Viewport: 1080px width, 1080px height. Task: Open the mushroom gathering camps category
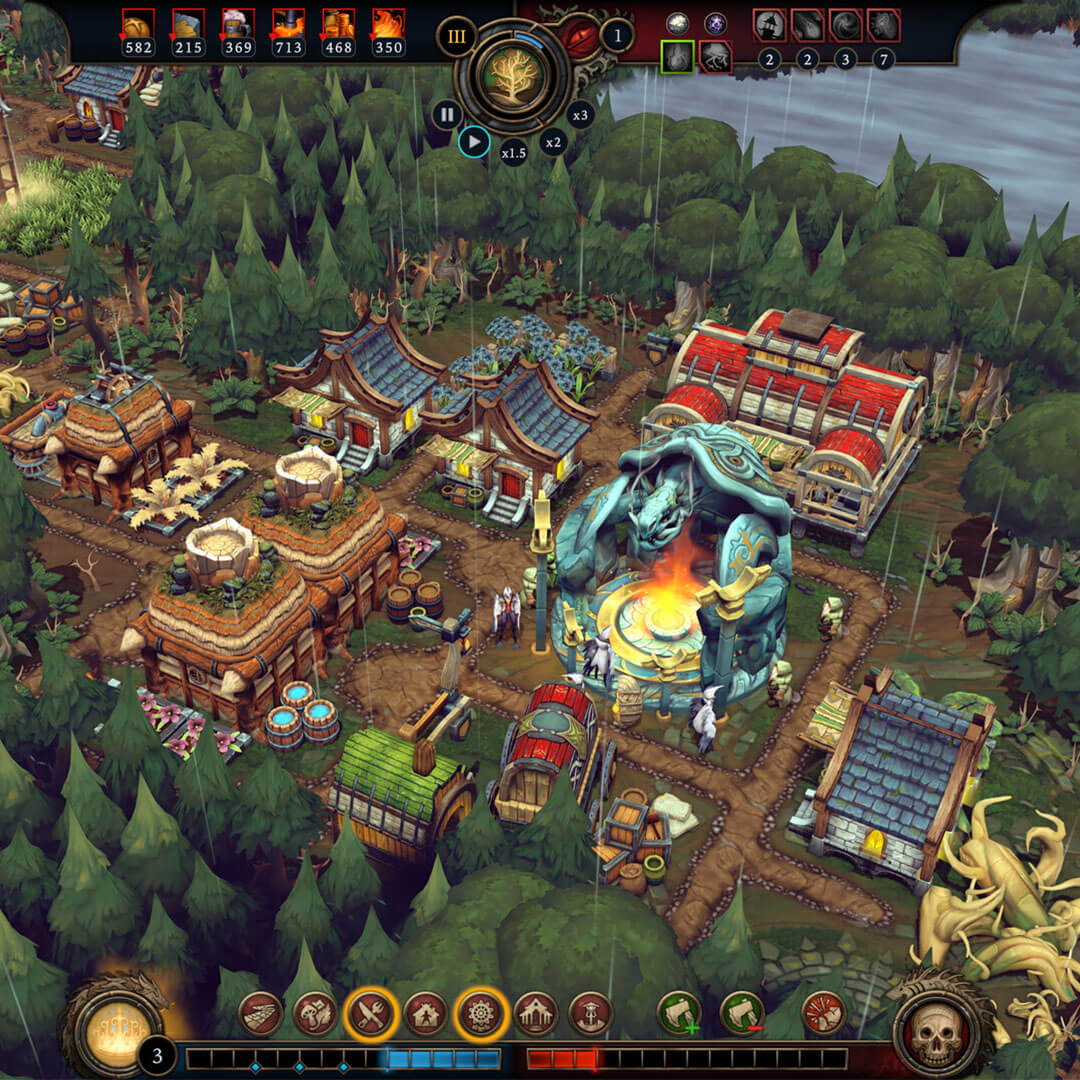pos(315,1013)
